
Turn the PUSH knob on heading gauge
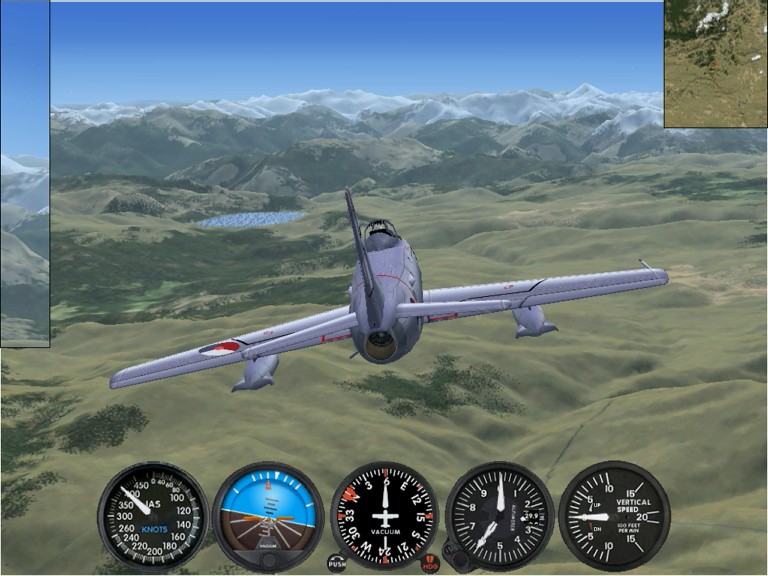[x=337, y=564]
